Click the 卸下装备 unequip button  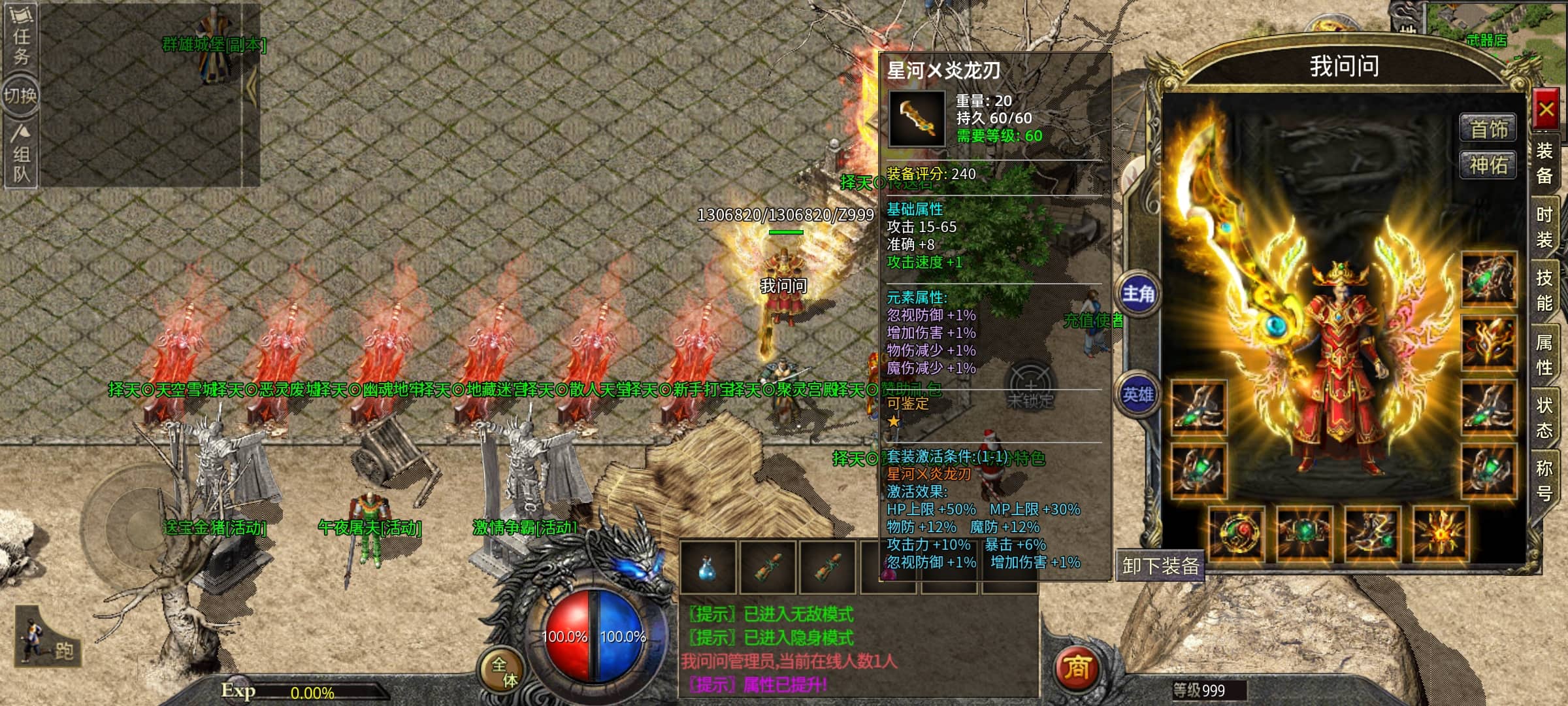pos(1160,565)
